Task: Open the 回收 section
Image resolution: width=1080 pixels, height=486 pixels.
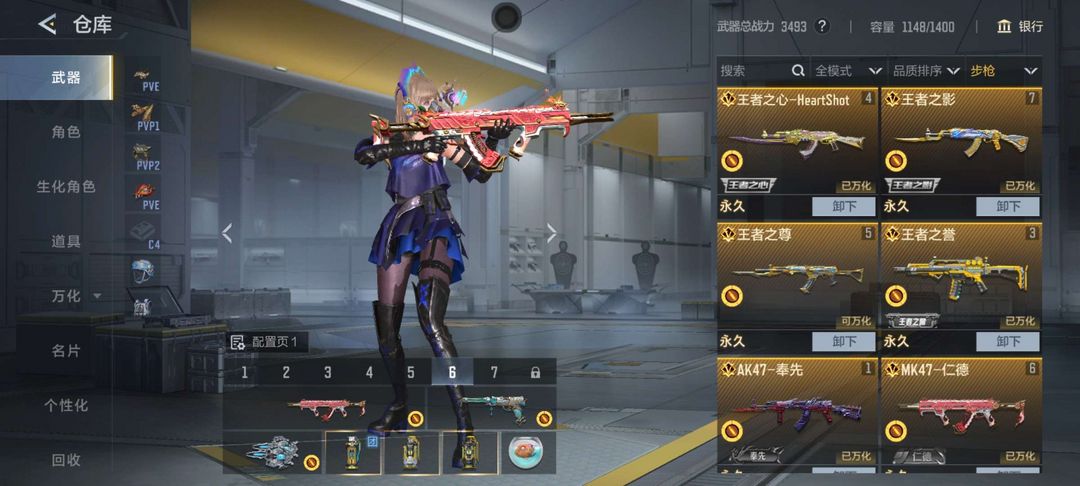Action: pos(66,460)
